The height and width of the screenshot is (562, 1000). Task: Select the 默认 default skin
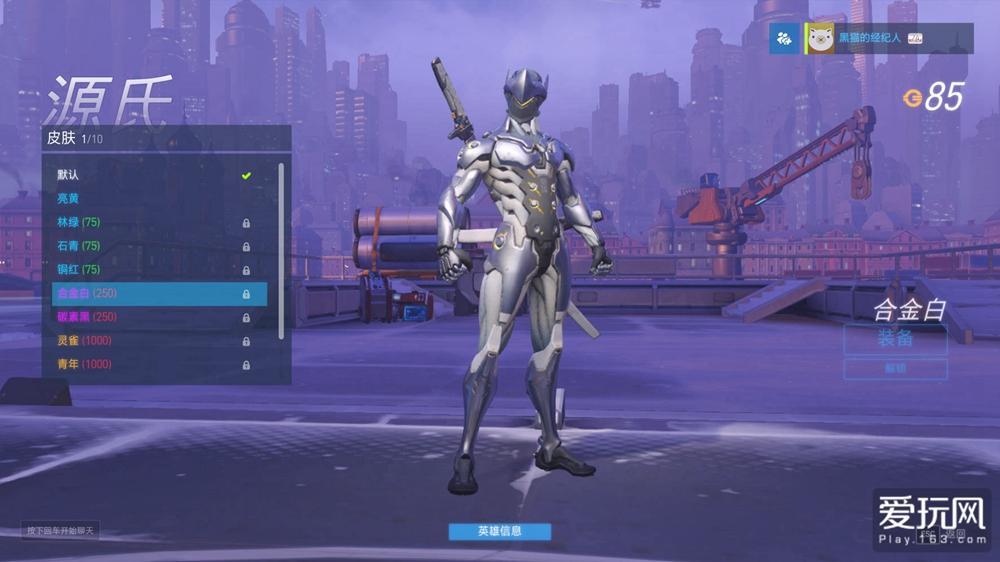(x=150, y=175)
